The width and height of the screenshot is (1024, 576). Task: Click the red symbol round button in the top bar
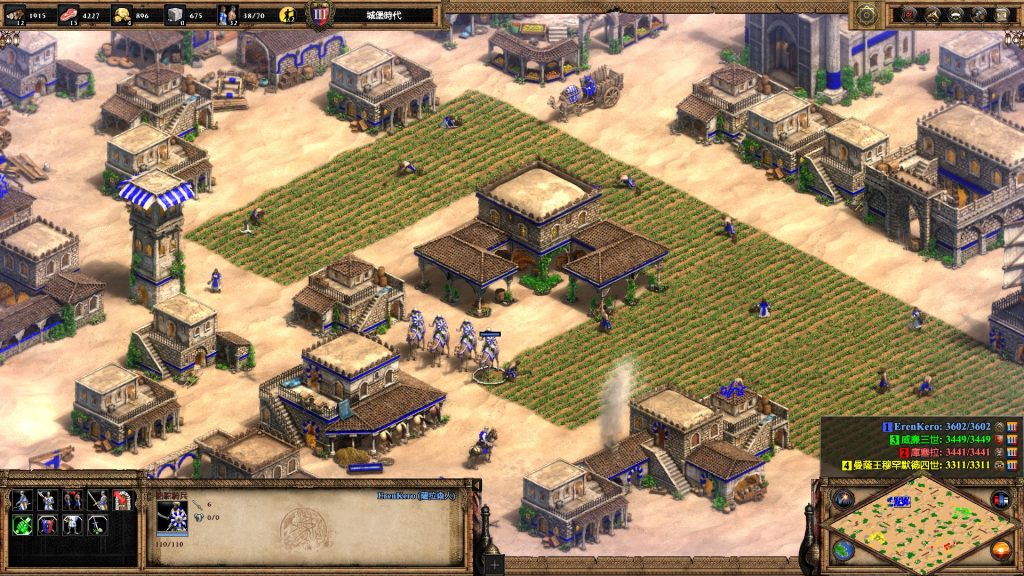coord(909,14)
